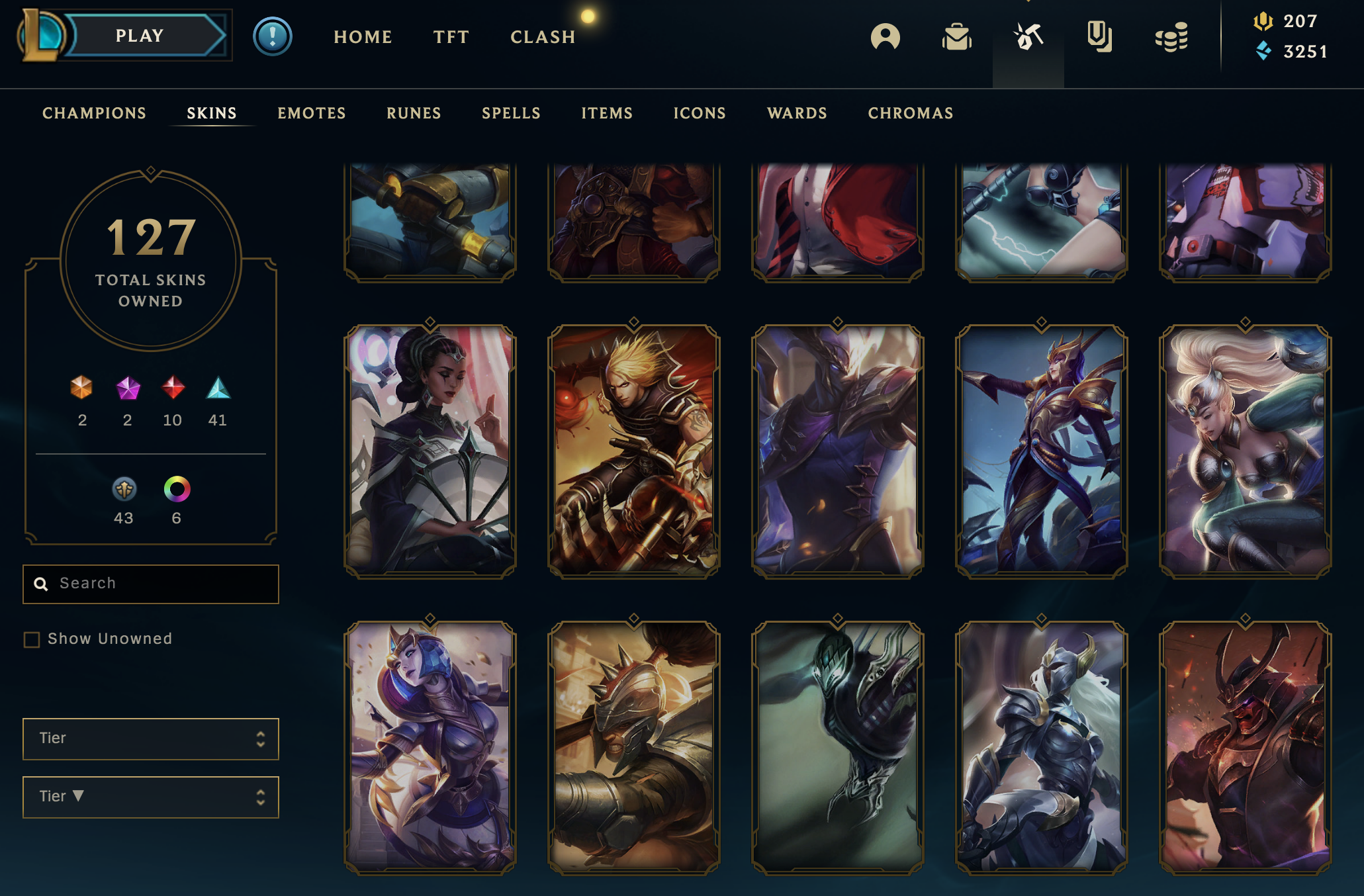Switch to the CHAMPIONS tab
The image size is (1364, 896).
pos(94,113)
